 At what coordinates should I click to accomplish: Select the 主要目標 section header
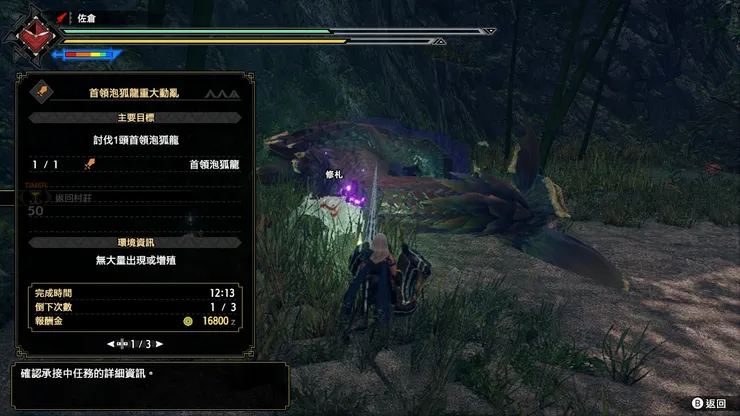136,117
